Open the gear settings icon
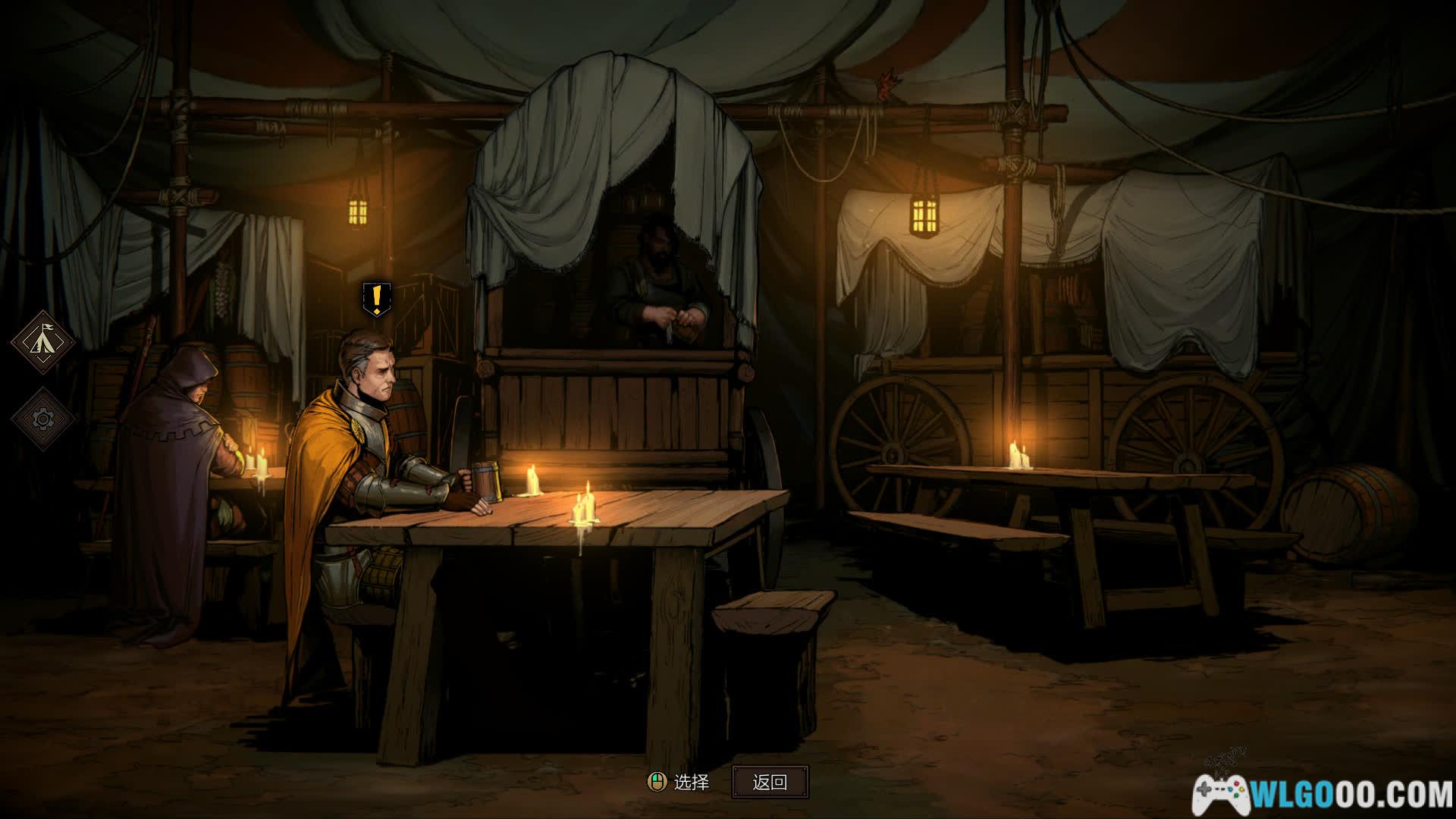 tap(42, 418)
